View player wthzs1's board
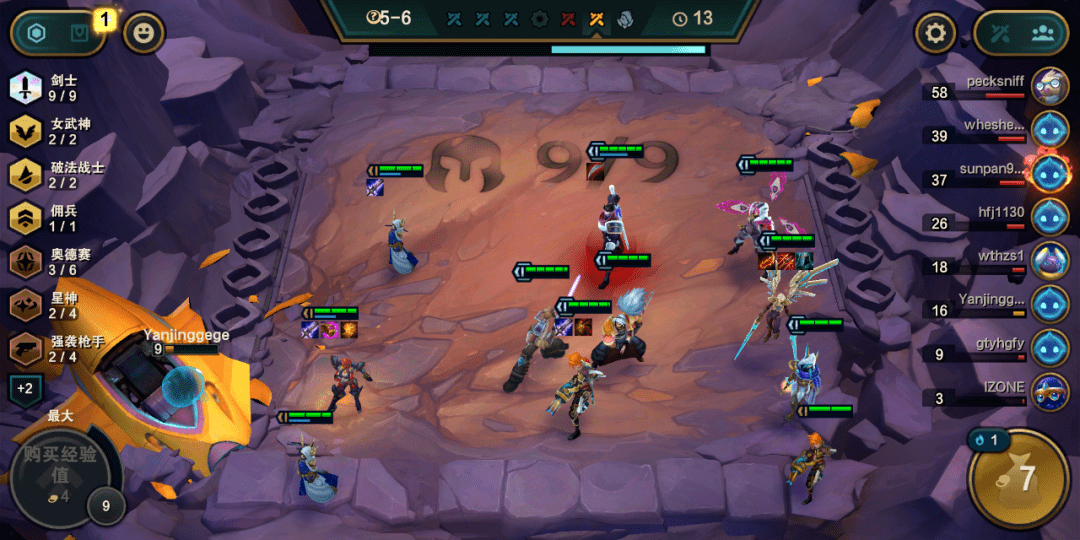This screenshot has height=540, width=1080. [x=1050, y=261]
